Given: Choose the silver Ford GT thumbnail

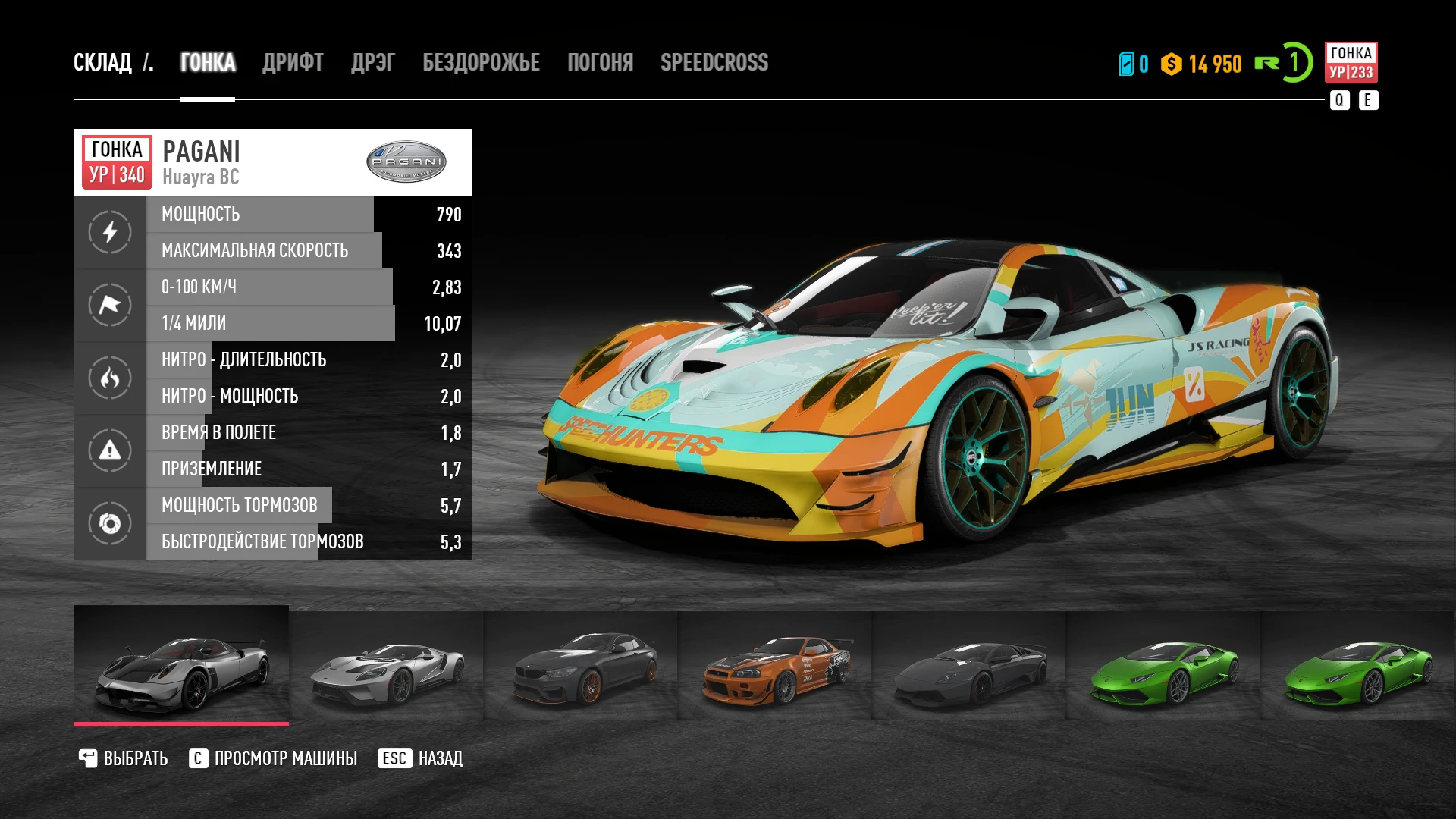Looking at the screenshot, I should pyautogui.click(x=387, y=667).
